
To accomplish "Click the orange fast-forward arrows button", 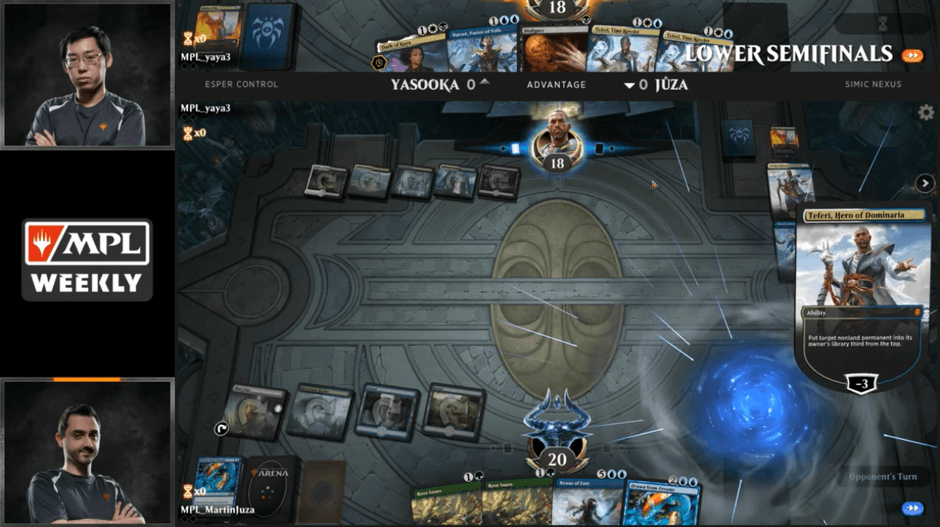I will coord(911,55).
